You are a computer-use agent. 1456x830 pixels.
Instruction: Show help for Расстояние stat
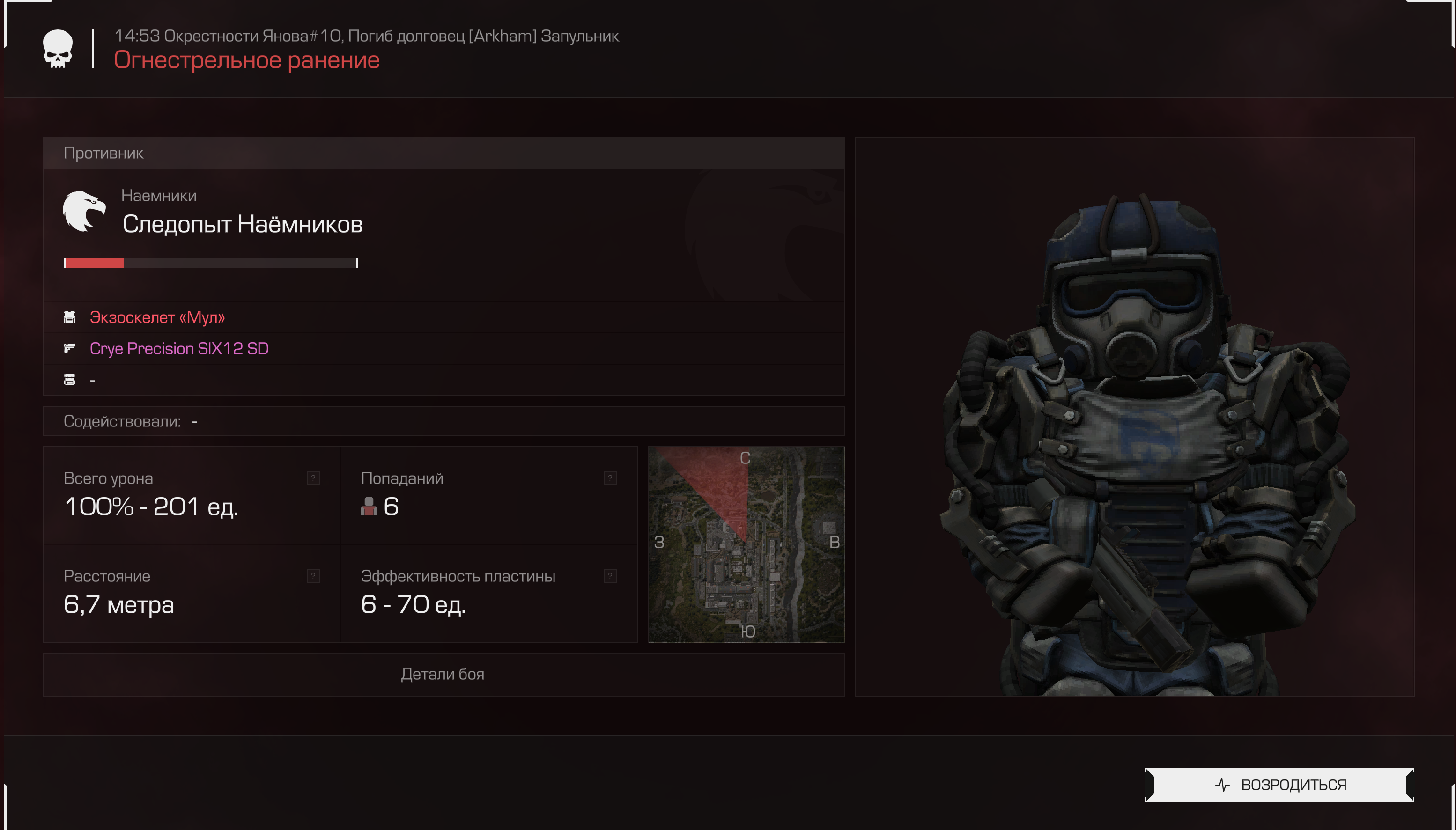point(313,576)
